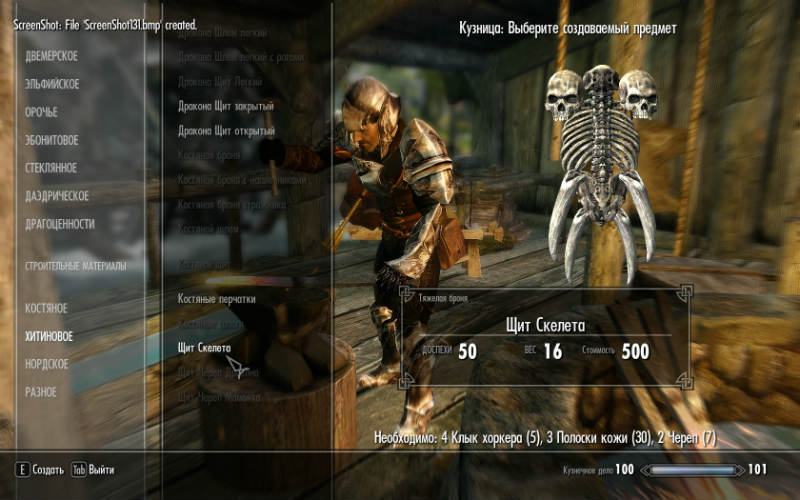This screenshot has height=500, width=800.
Task: Choose the РАЗНОЕ category
Action: click(x=41, y=392)
